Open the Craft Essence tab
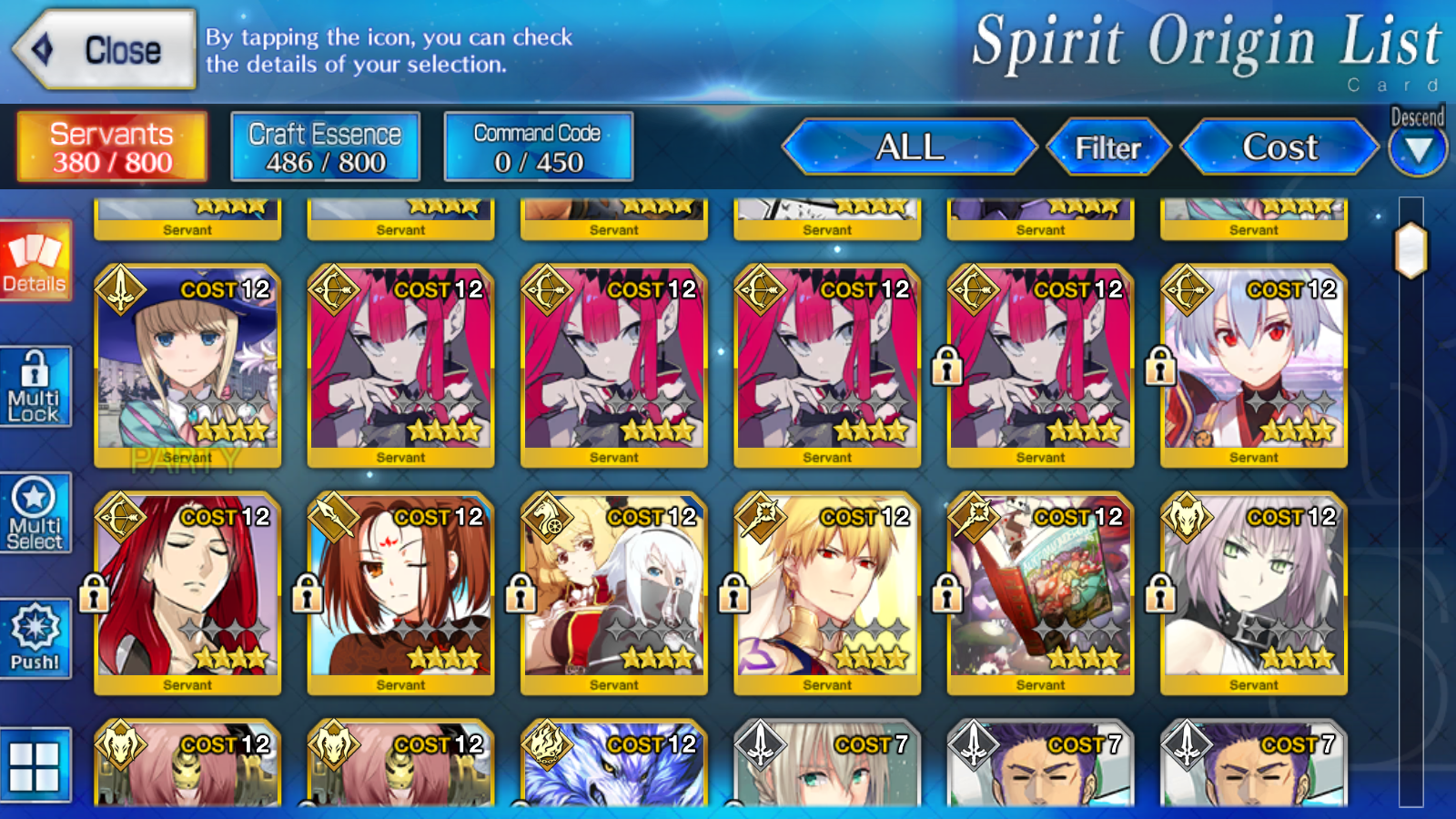Image resolution: width=1456 pixels, height=819 pixels. pos(325,147)
